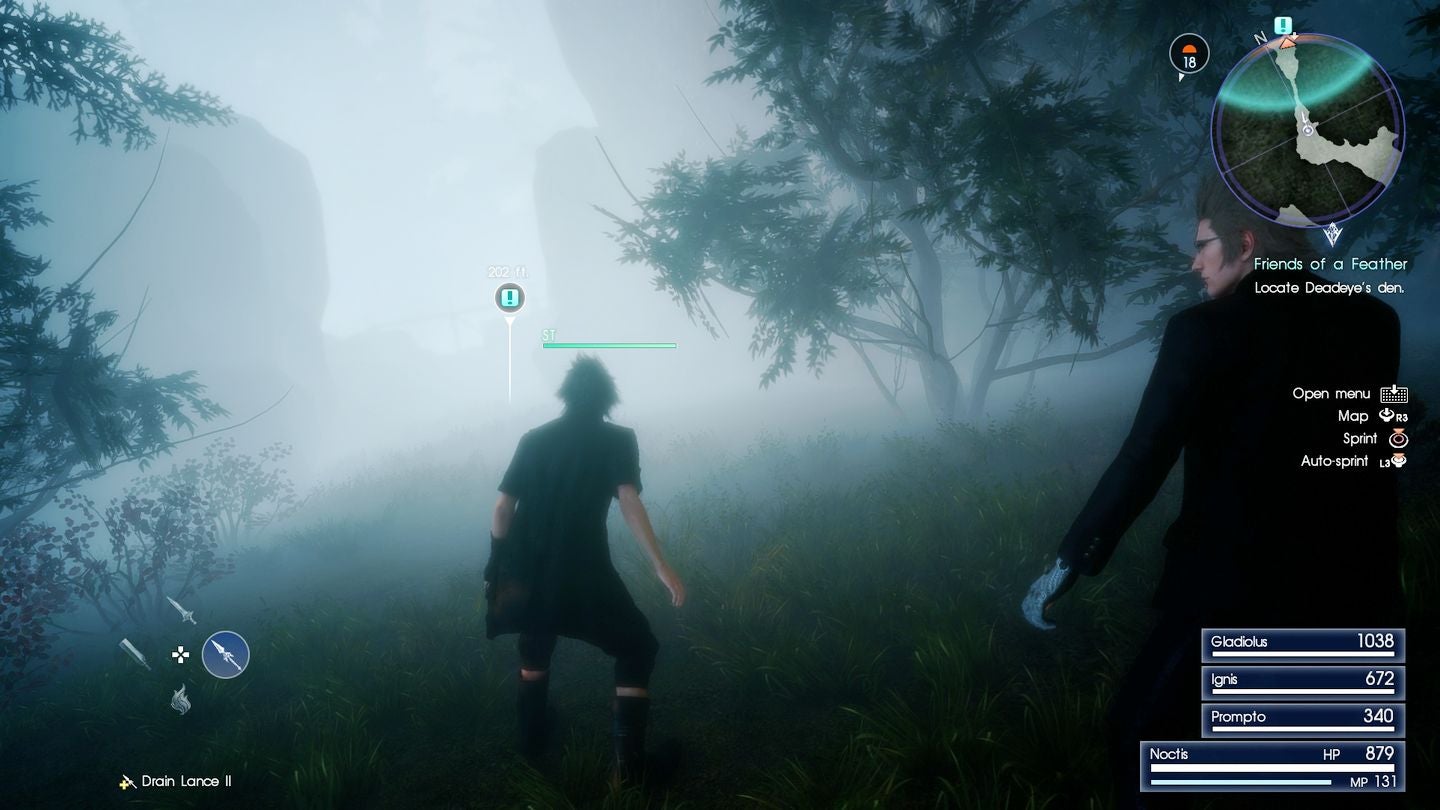Select the Locate Deadeye's den objective text
Image resolution: width=1440 pixels, height=810 pixels.
[x=1330, y=287]
